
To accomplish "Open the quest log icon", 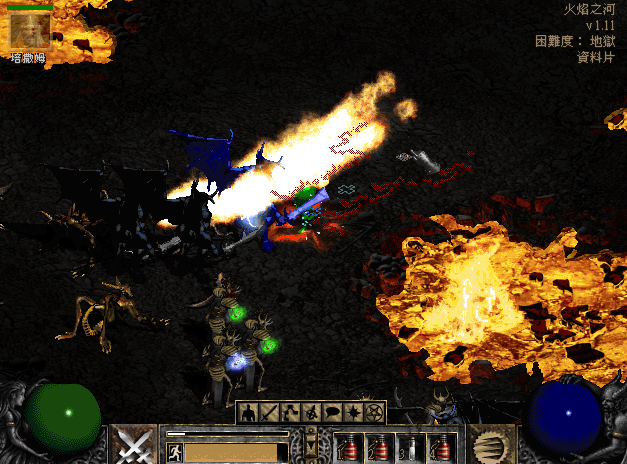I will point(354,412).
